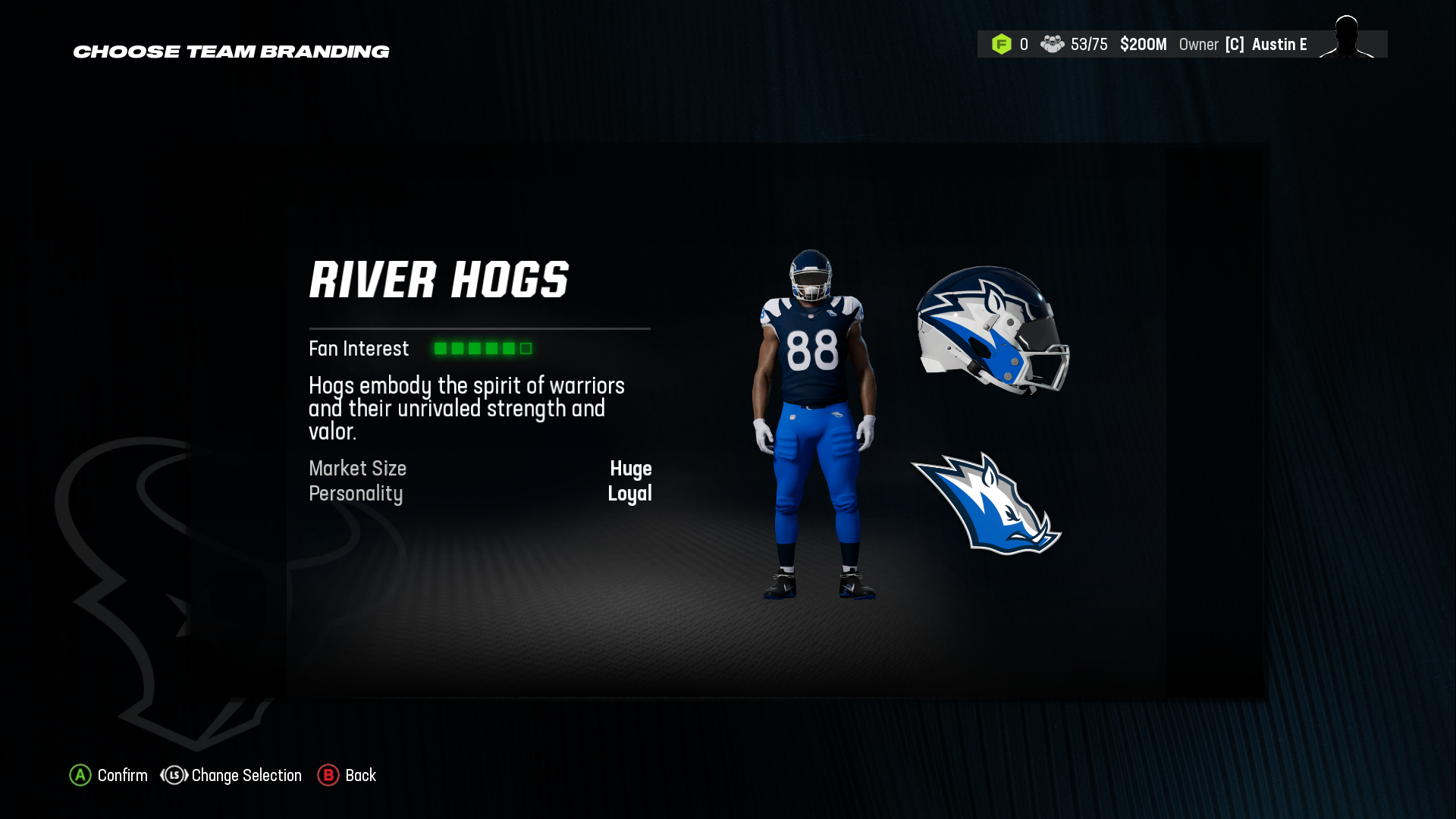Click the Owner Austin E label
The height and width of the screenshot is (819, 1456).
coord(1244,44)
